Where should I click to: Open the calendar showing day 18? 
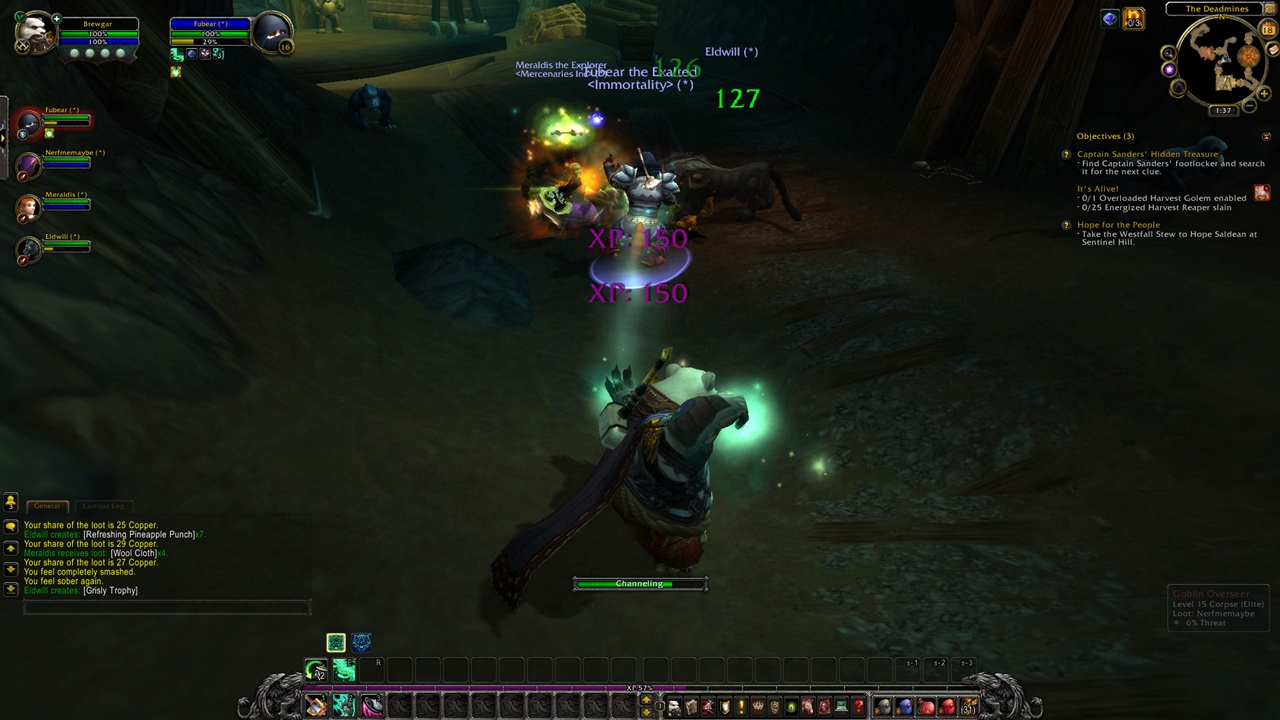1269,30
